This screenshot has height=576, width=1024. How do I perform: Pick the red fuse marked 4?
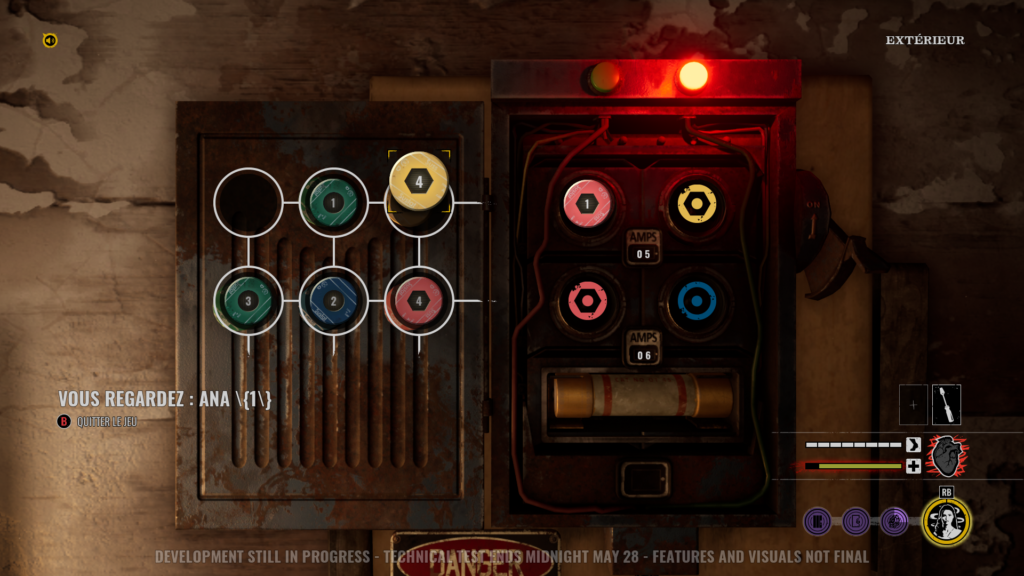click(x=419, y=300)
